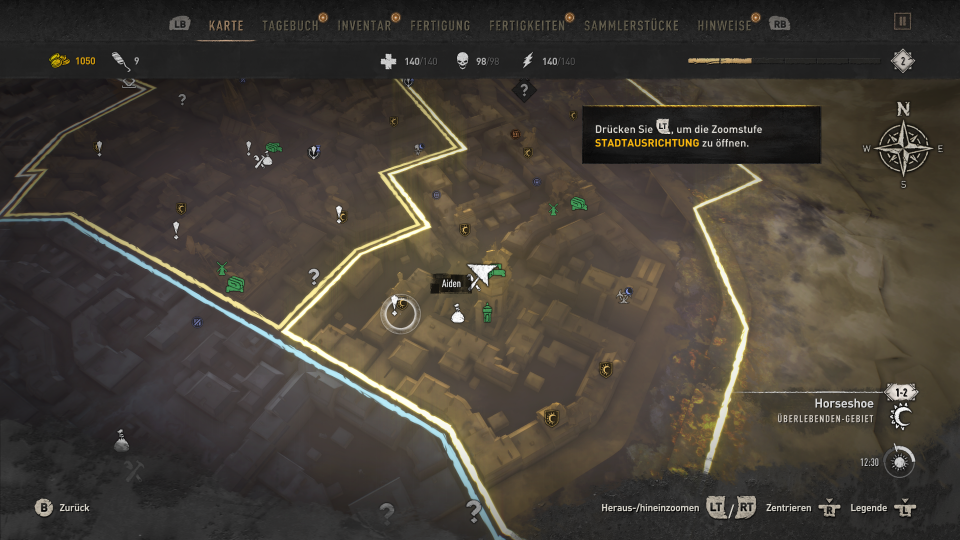Select the Fertigung tab

[x=442, y=25]
